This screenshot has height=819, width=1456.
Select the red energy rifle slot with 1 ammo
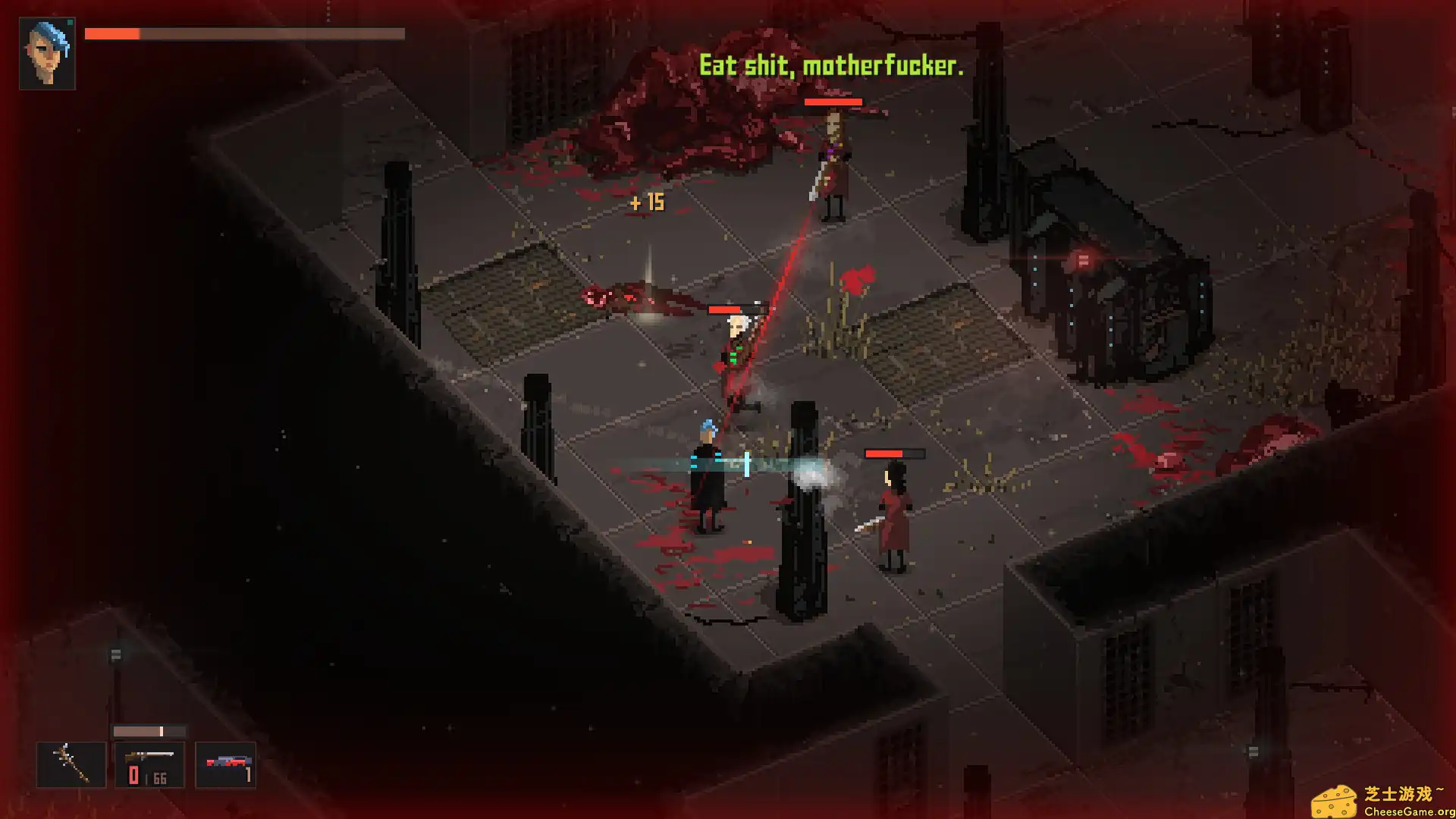tap(227, 763)
